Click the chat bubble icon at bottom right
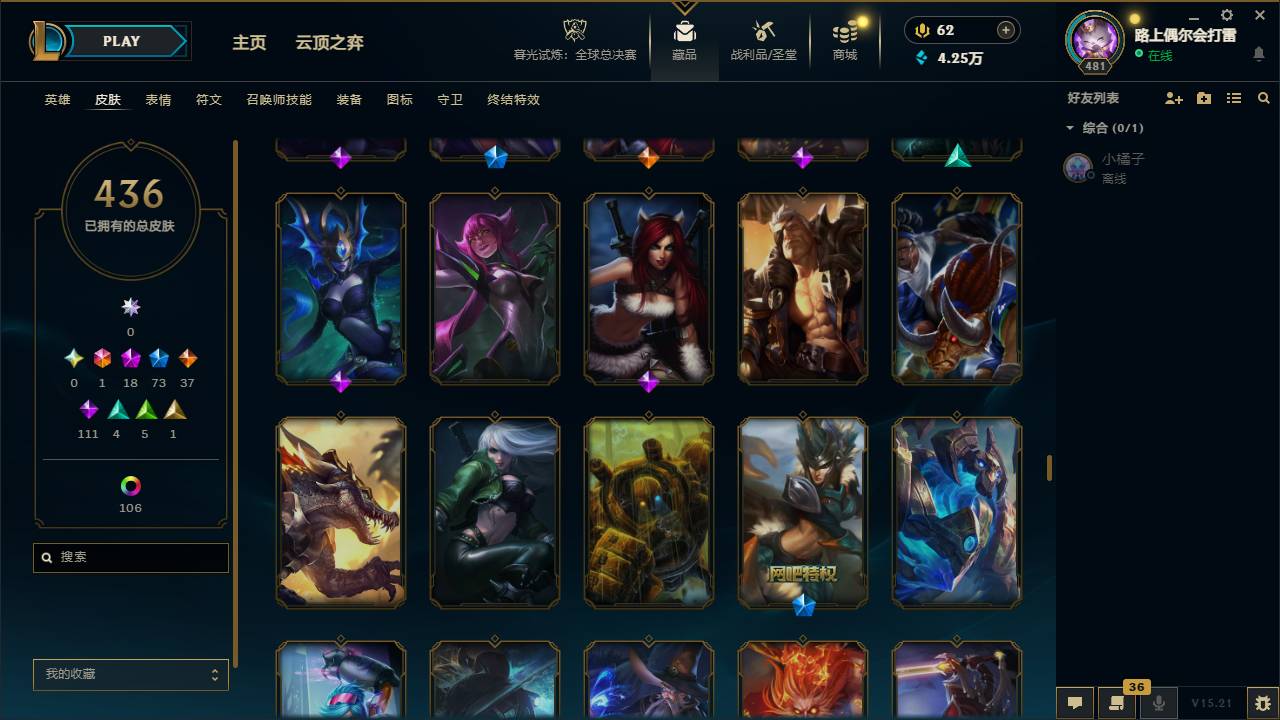The image size is (1280, 720). 1074,703
